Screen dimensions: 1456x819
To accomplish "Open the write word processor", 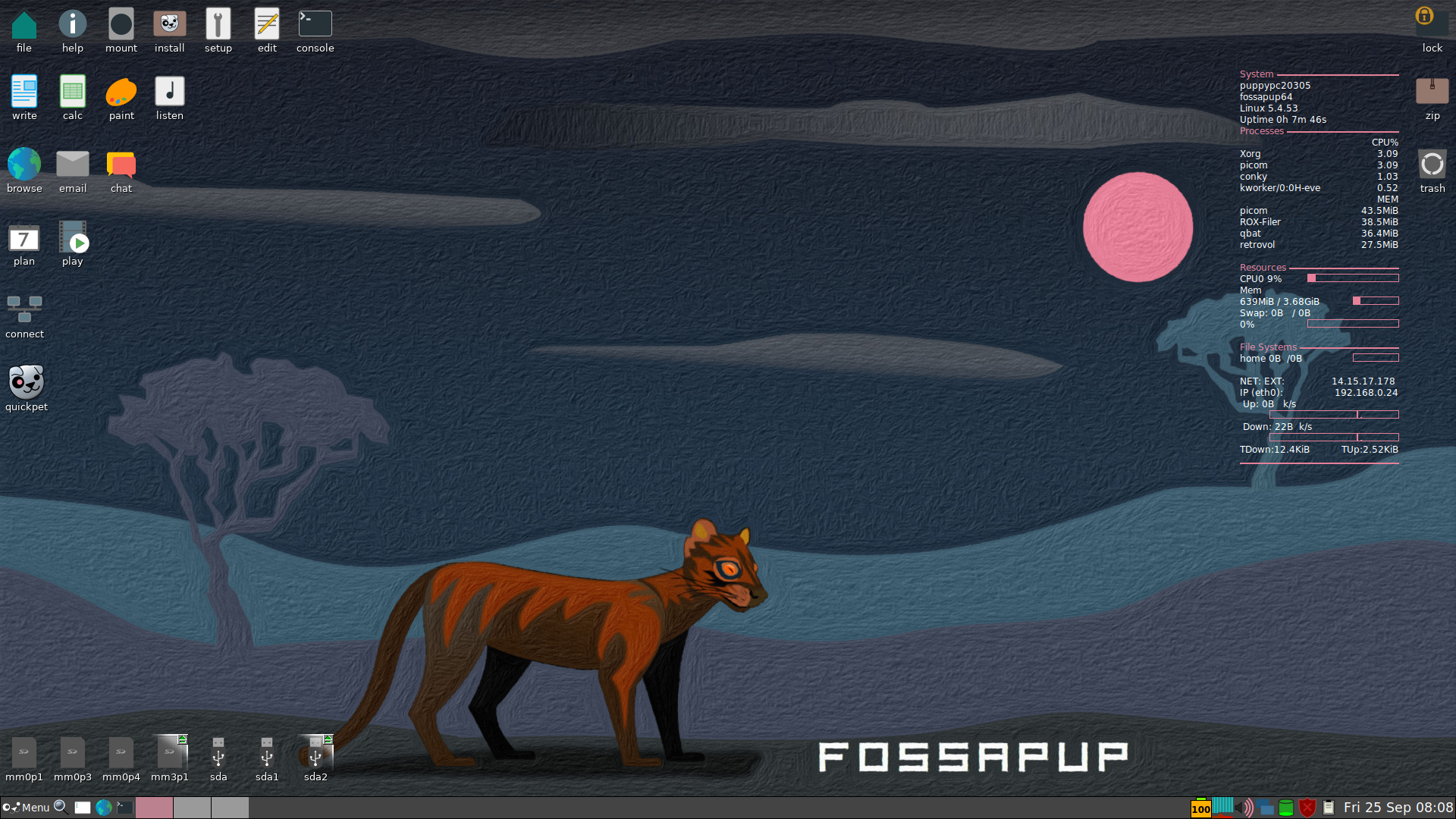I will (24, 91).
